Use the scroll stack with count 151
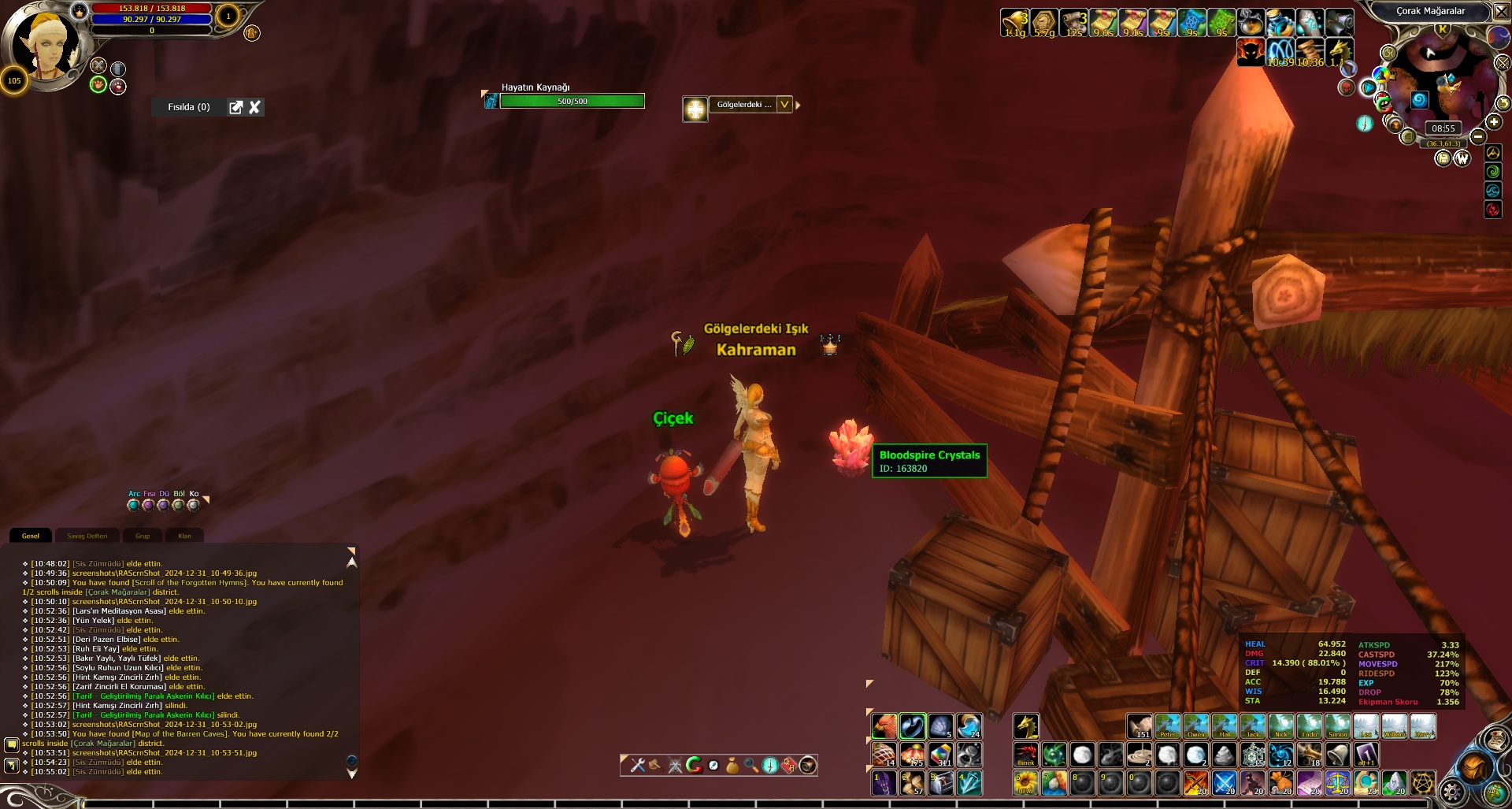 (1139, 726)
